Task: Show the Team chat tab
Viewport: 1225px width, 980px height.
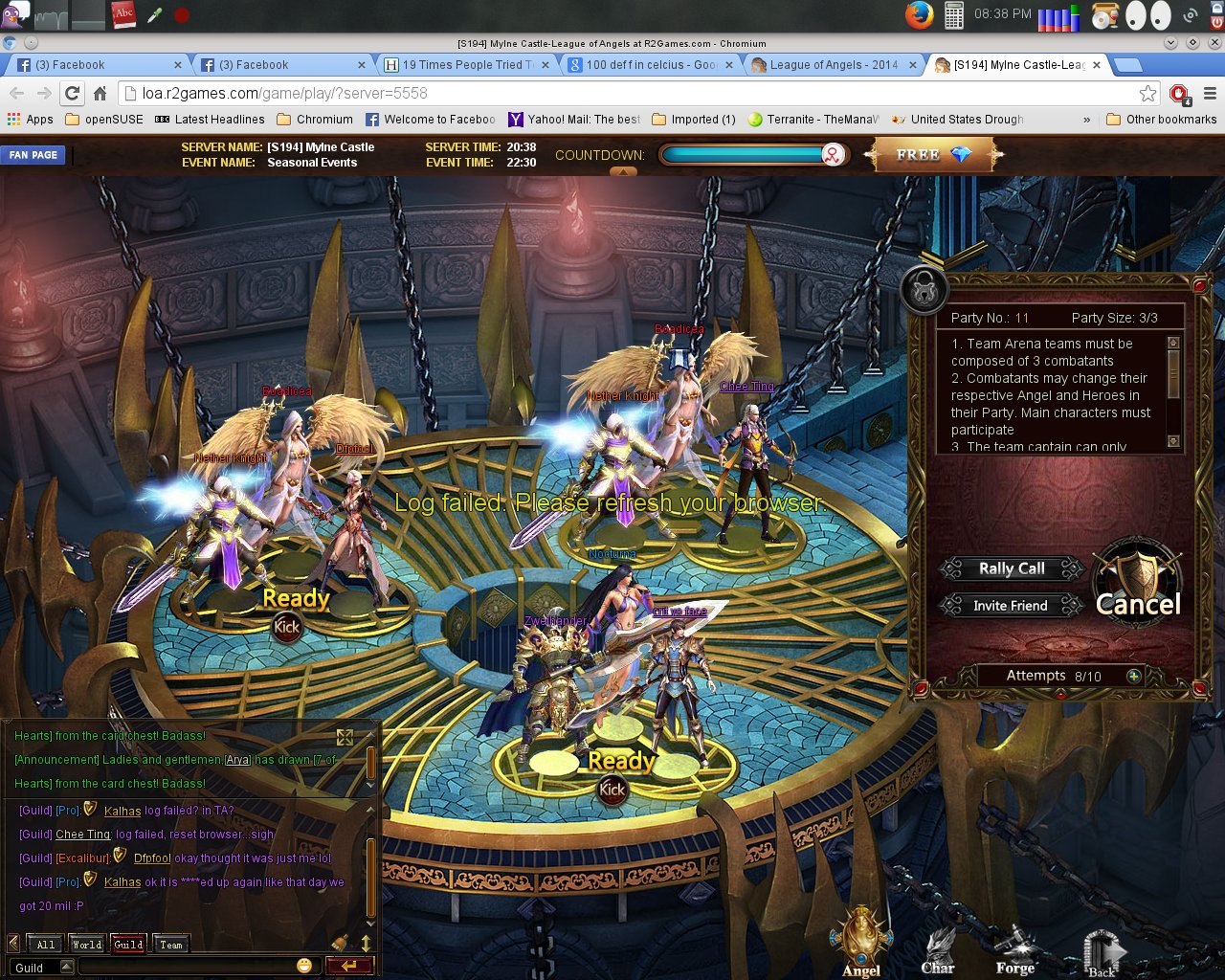Action: (170, 945)
